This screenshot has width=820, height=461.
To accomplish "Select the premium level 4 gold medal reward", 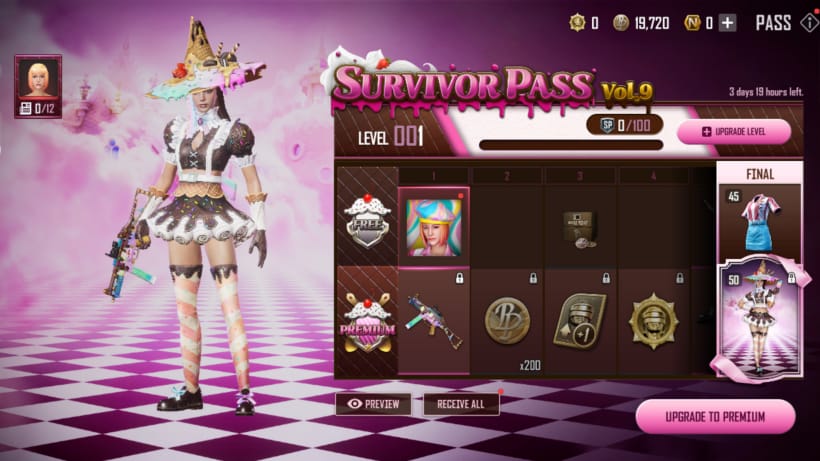I will 652,322.
